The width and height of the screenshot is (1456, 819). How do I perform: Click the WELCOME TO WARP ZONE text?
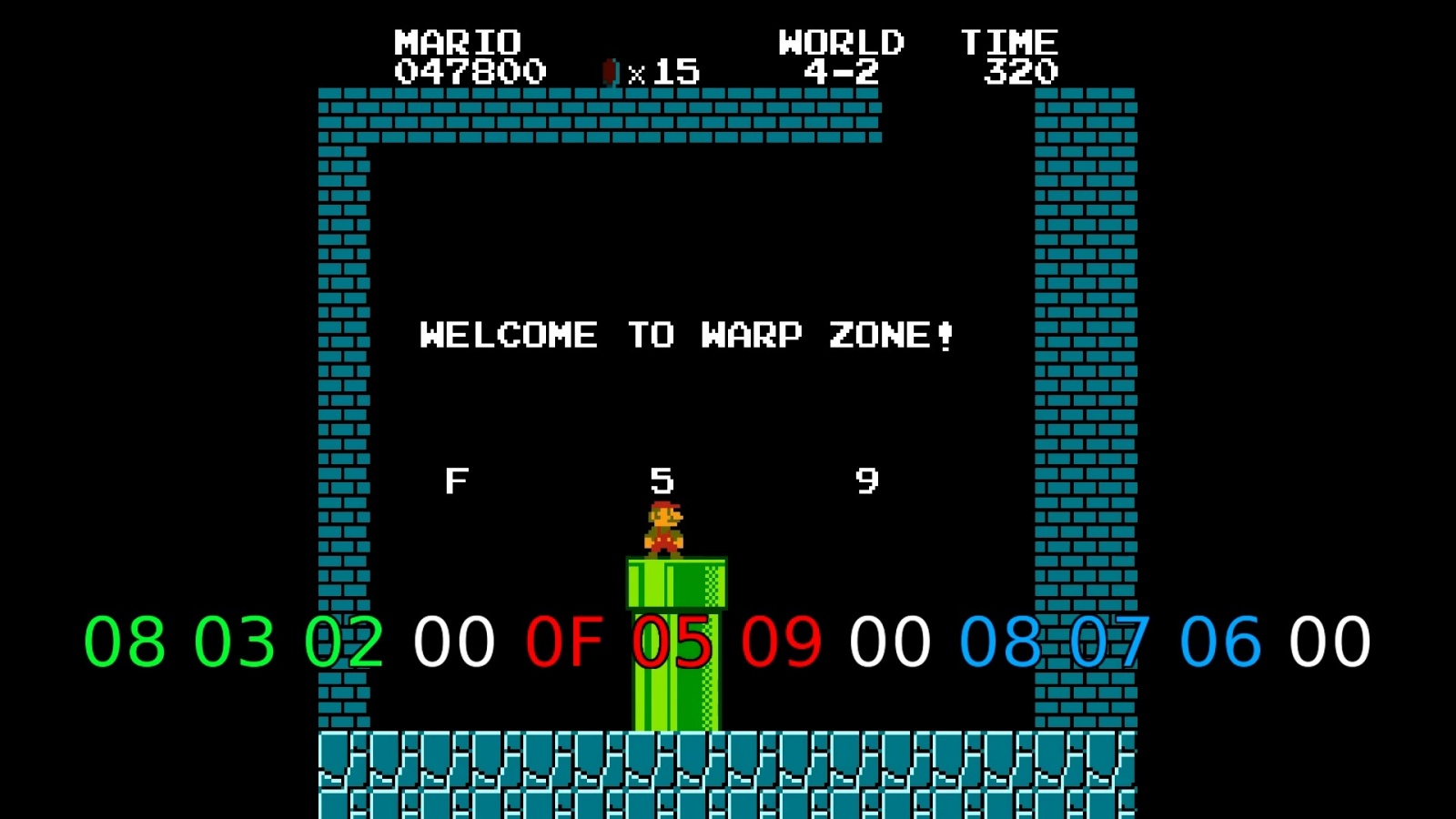tap(688, 335)
